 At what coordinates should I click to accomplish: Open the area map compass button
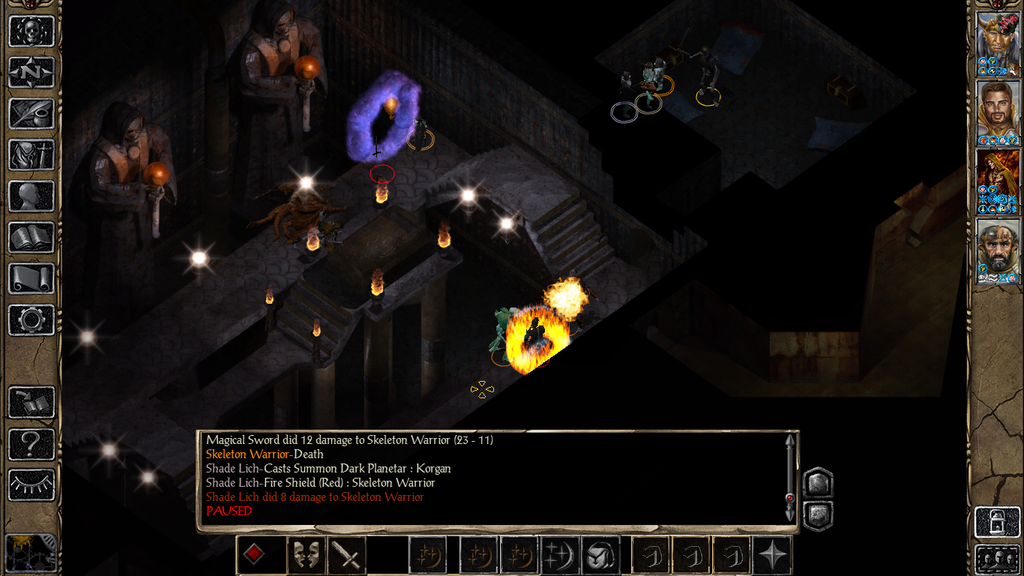[31, 72]
